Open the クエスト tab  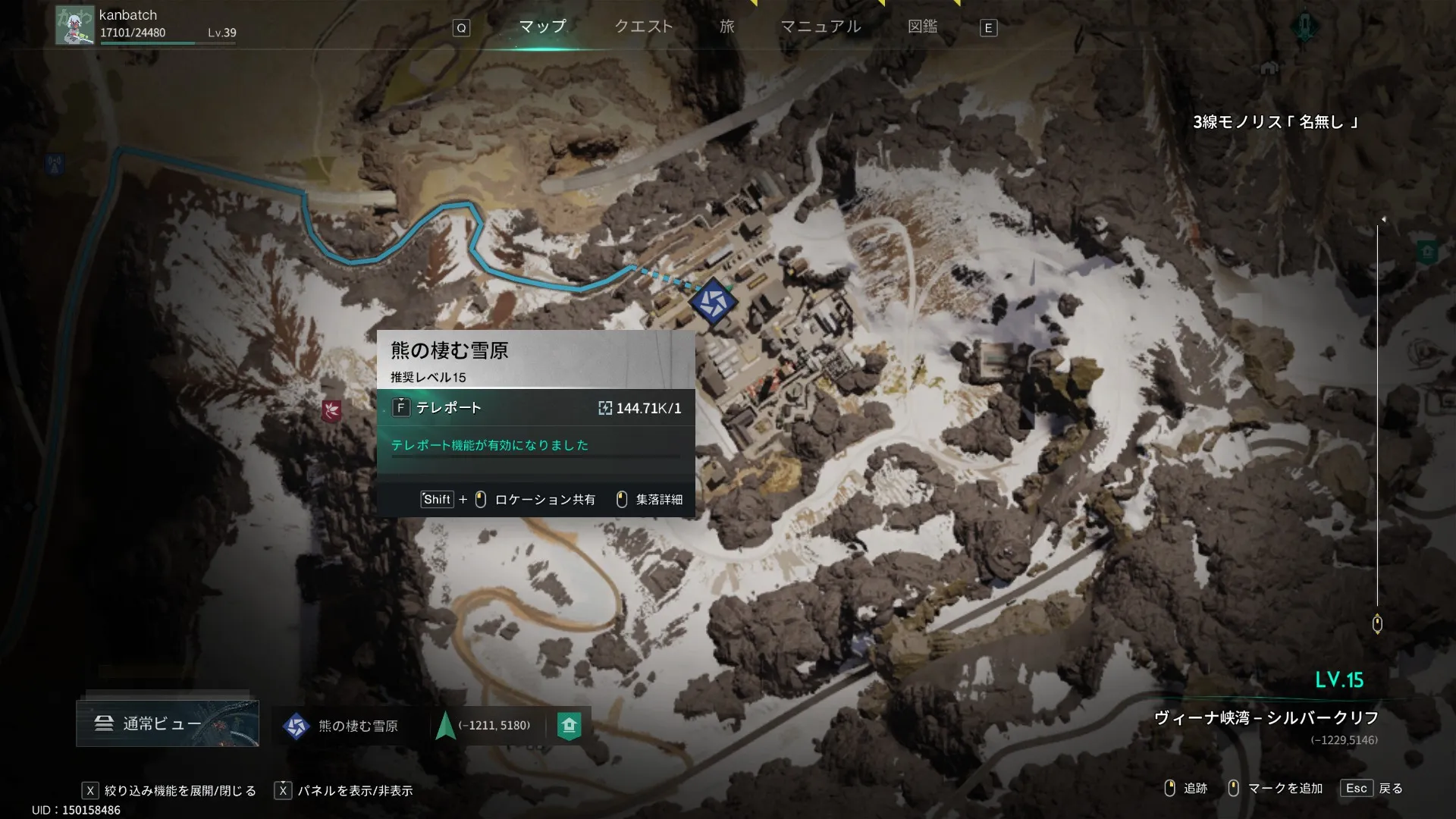[643, 27]
